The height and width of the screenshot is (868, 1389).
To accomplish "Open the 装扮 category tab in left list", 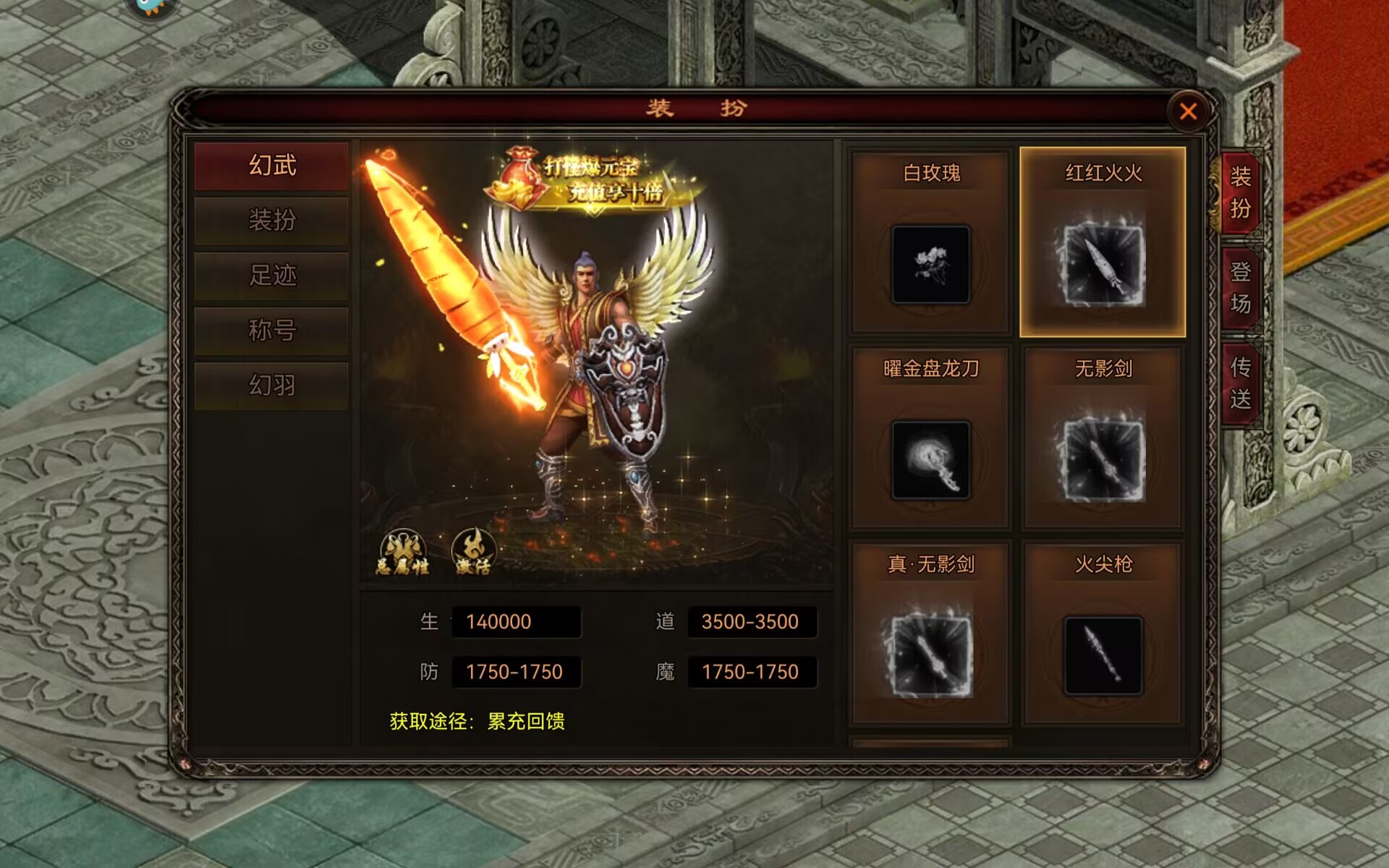I will (272, 220).
